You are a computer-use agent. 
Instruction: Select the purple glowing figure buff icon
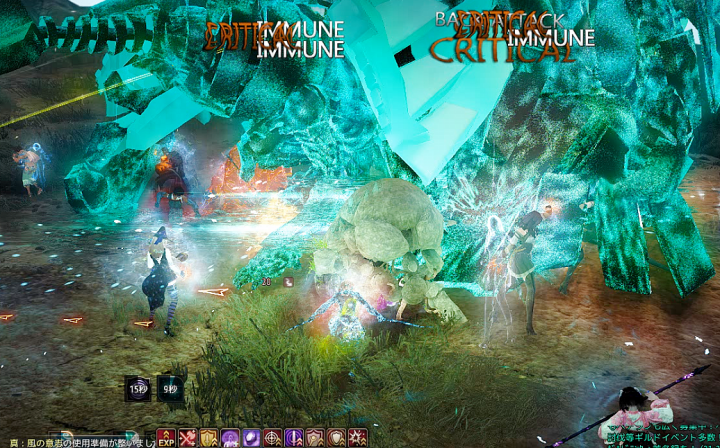229,438
